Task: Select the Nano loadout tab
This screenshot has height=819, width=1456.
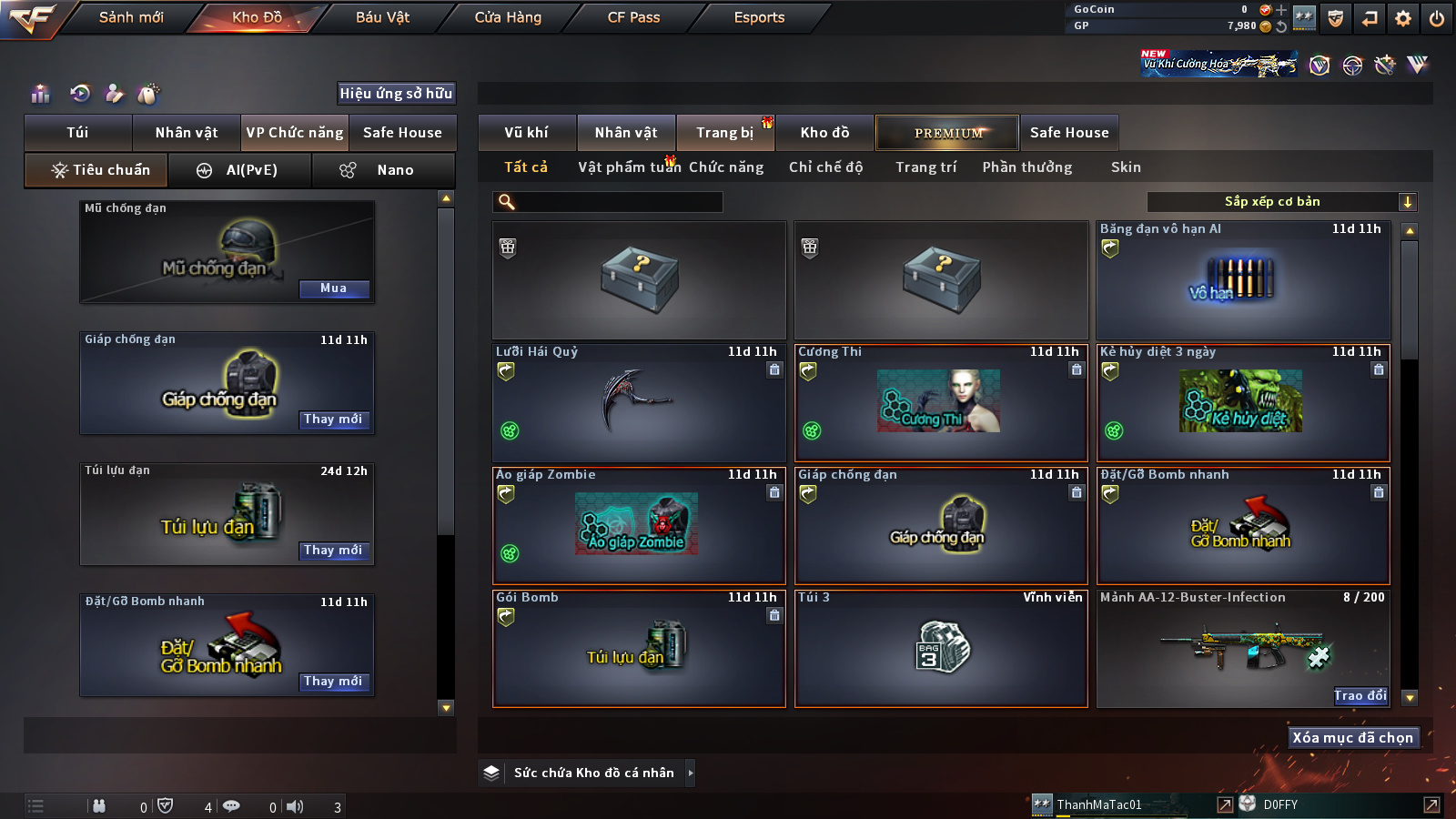Action: [383, 170]
